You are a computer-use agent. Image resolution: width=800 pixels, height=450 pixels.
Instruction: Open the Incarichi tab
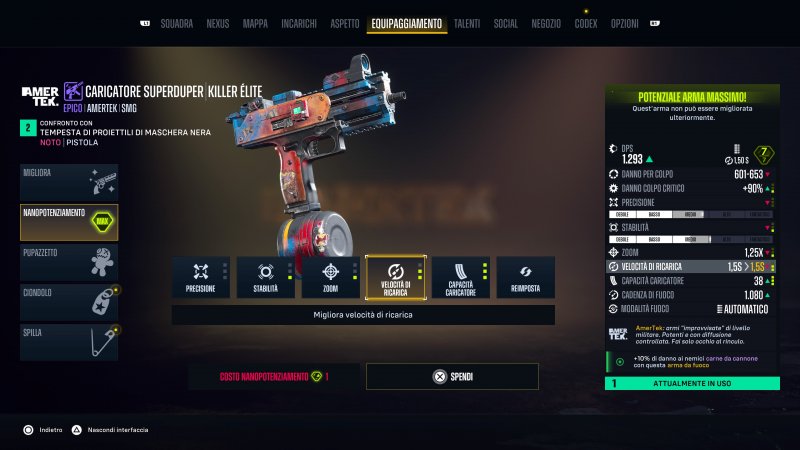click(x=300, y=23)
